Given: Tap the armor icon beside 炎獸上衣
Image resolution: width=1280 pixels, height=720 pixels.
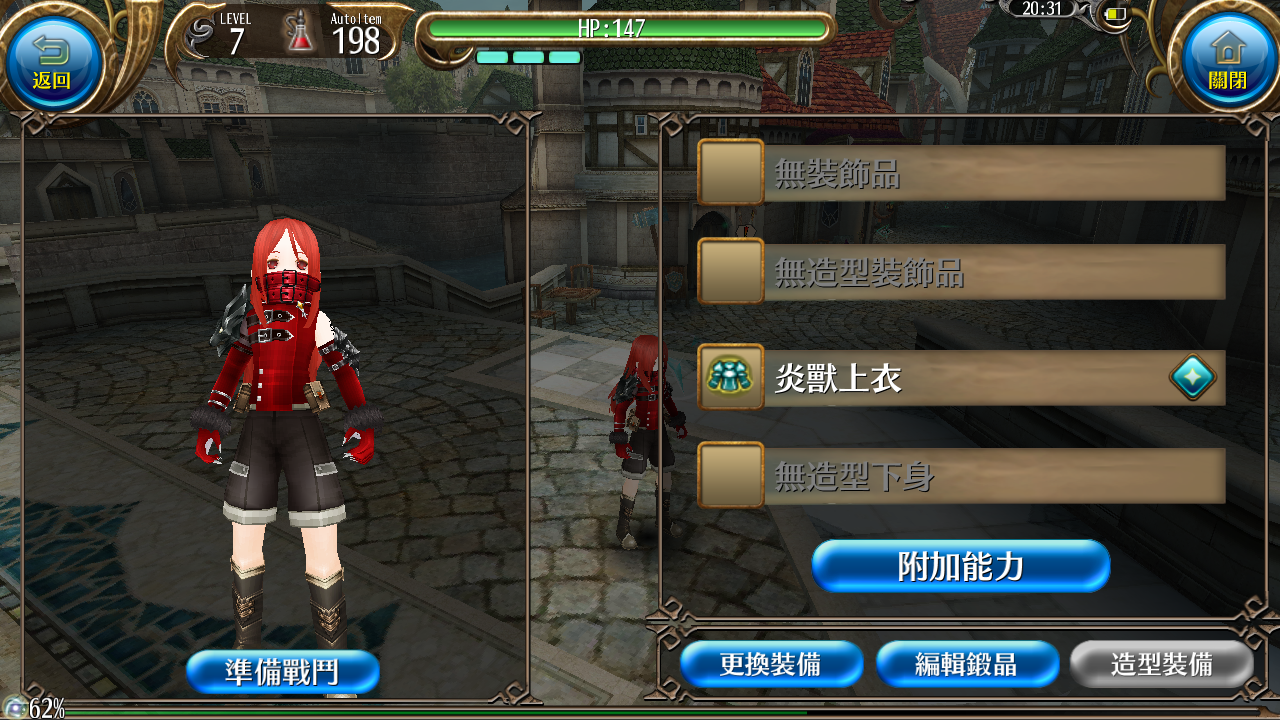Looking at the screenshot, I should (x=729, y=378).
